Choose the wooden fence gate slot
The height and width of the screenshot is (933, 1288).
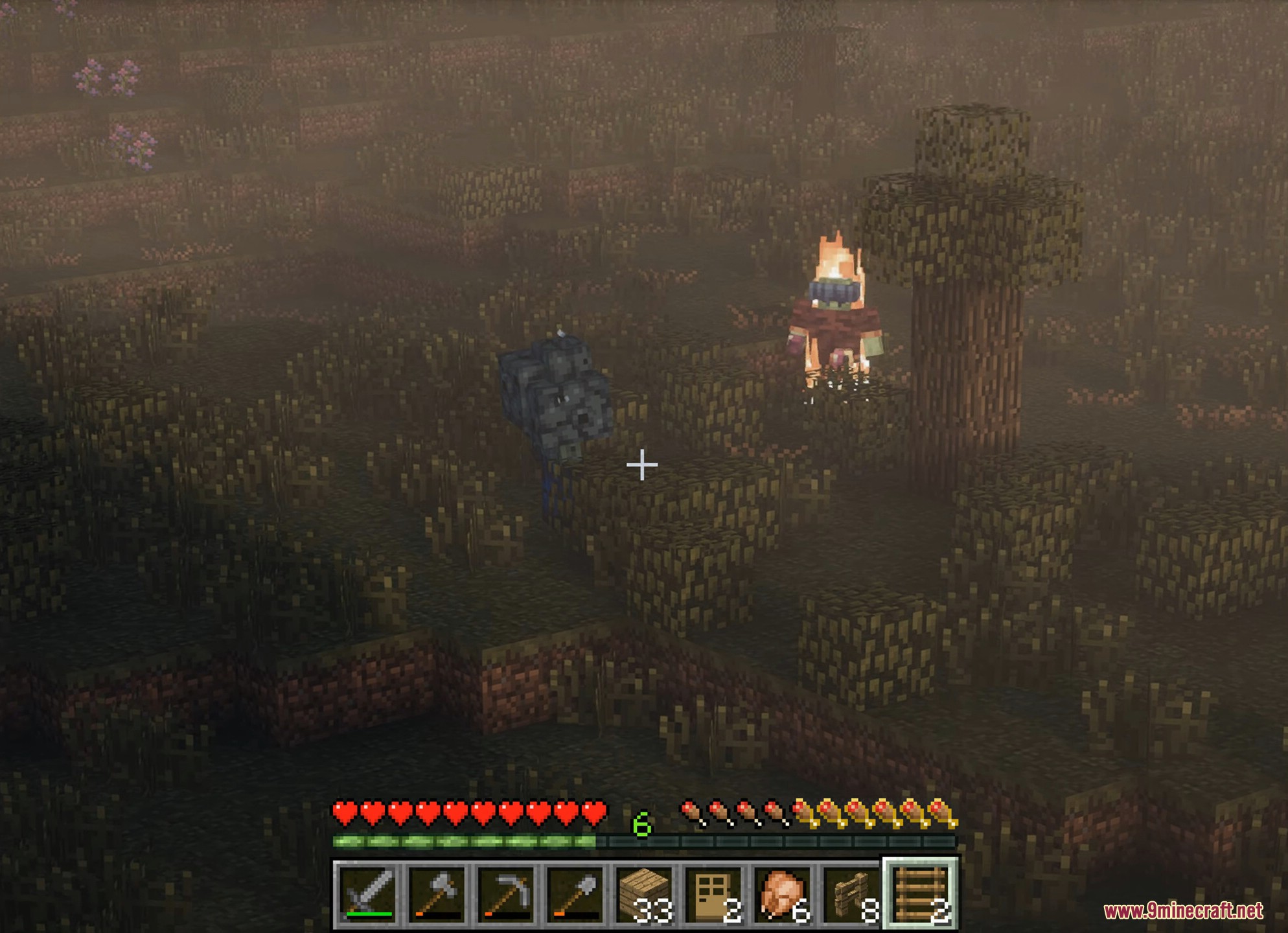(x=851, y=894)
